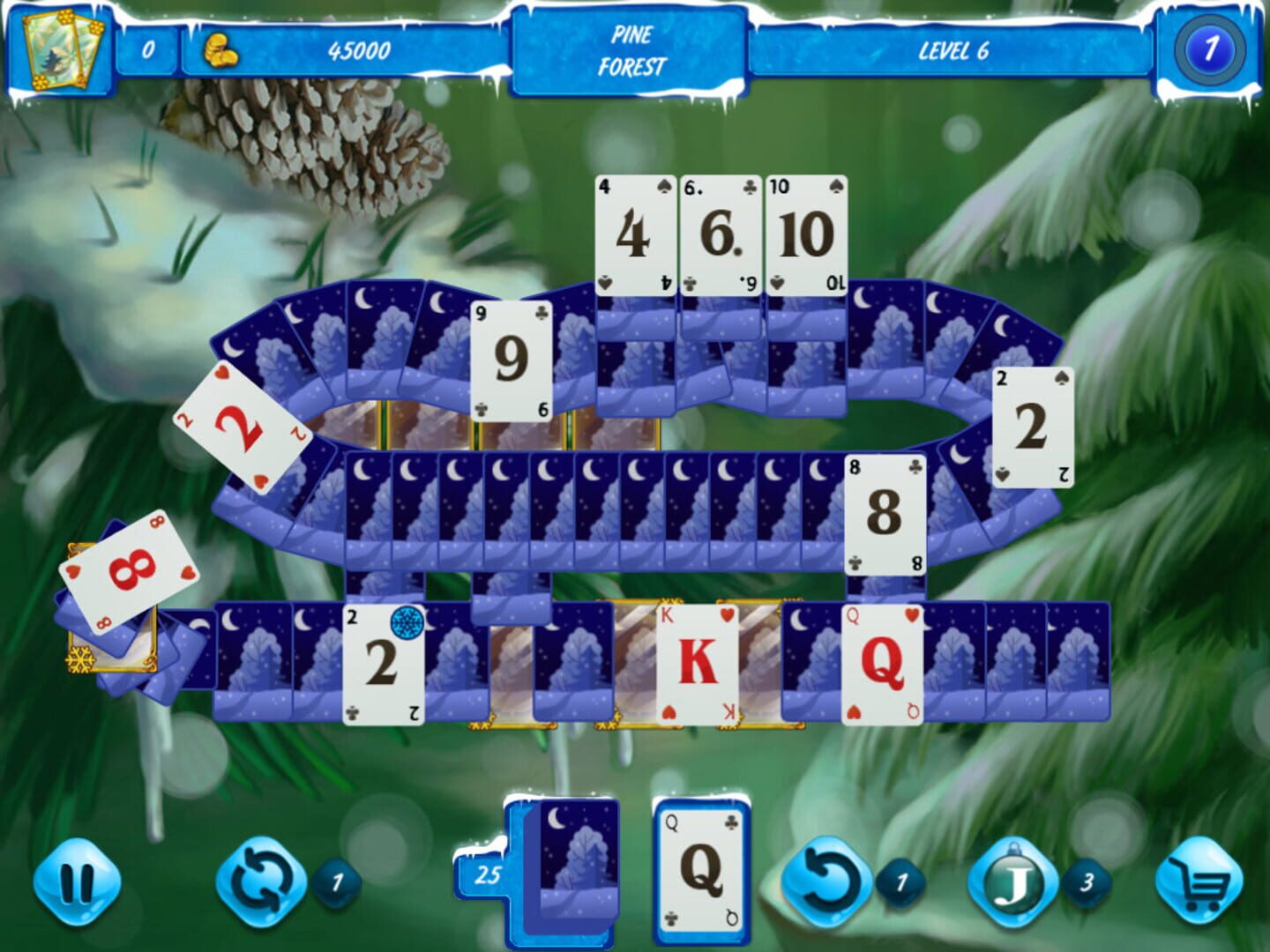Click the gold coins icon beside 45000
The width and height of the screenshot is (1270, 952).
(x=217, y=49)
